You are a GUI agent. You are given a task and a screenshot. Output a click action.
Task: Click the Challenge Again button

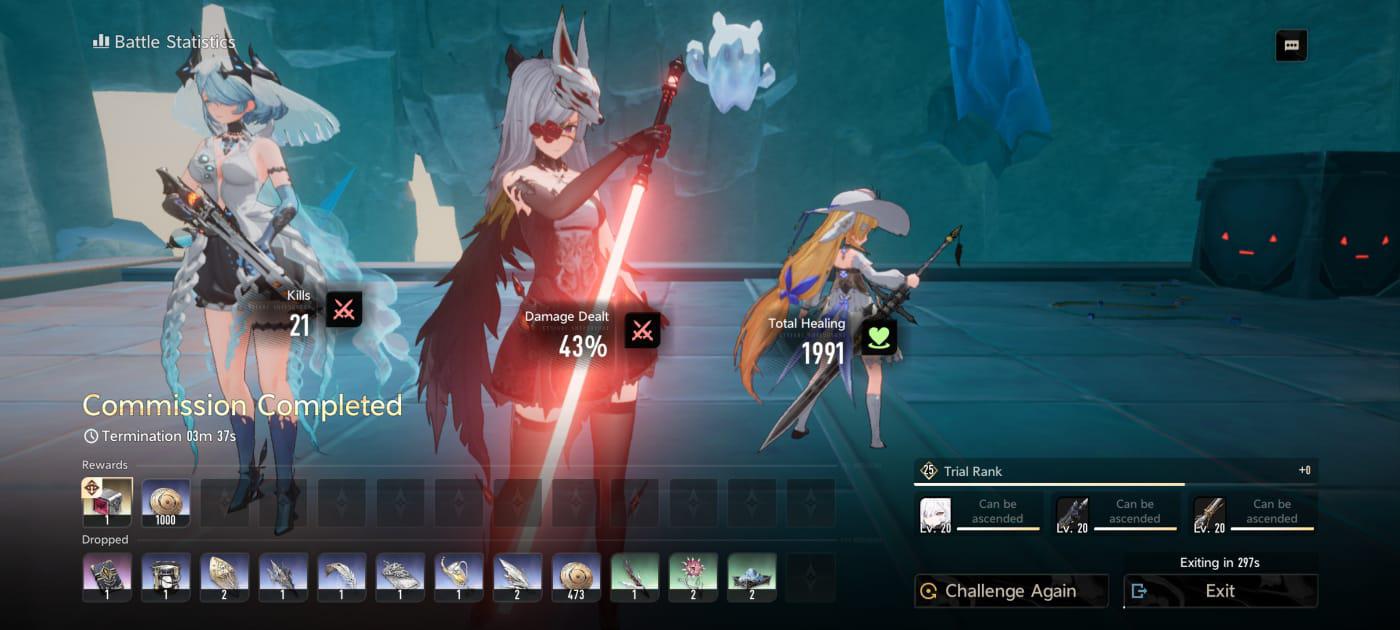tap(1011, 591)
